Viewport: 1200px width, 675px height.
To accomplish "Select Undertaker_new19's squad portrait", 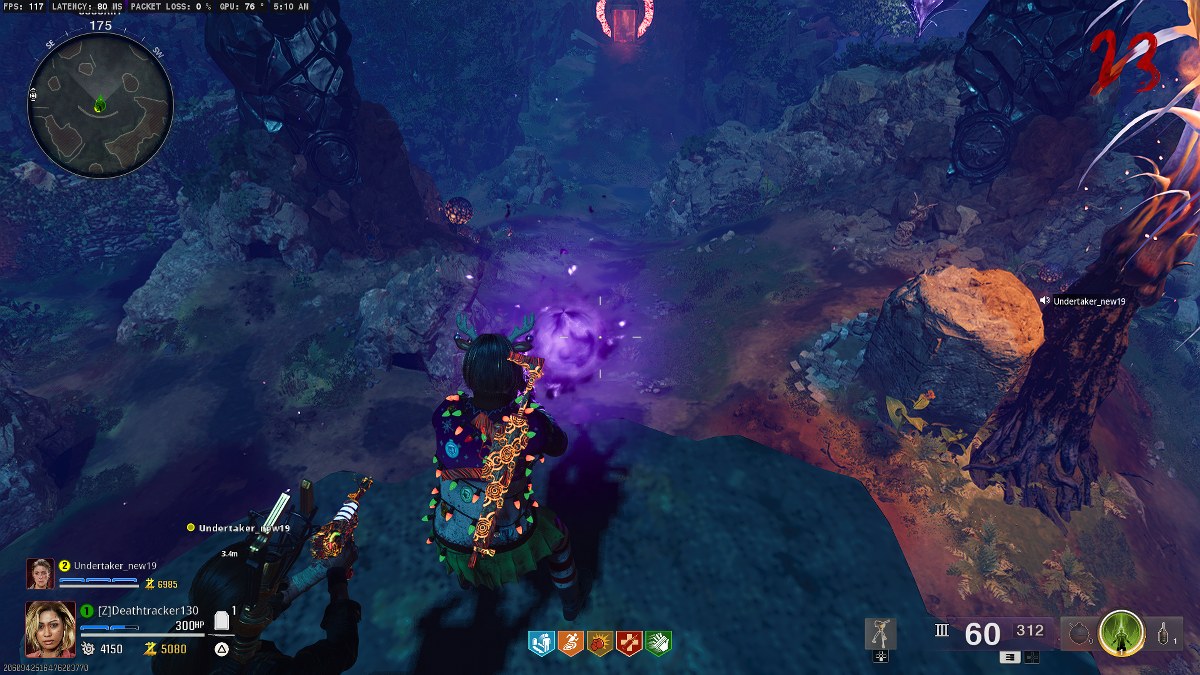I will [40, 573].
